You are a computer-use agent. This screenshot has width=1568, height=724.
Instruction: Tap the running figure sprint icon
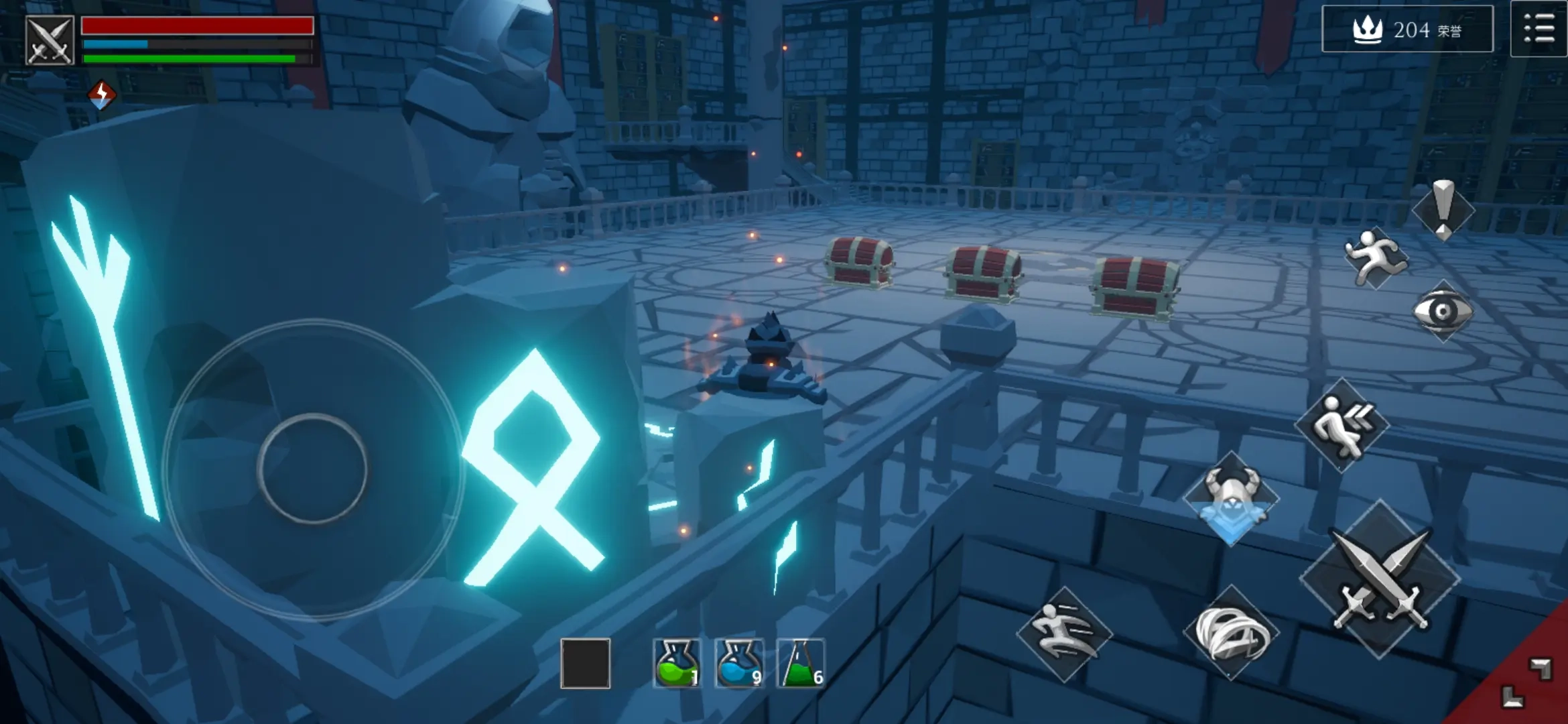coord(1376,257)
